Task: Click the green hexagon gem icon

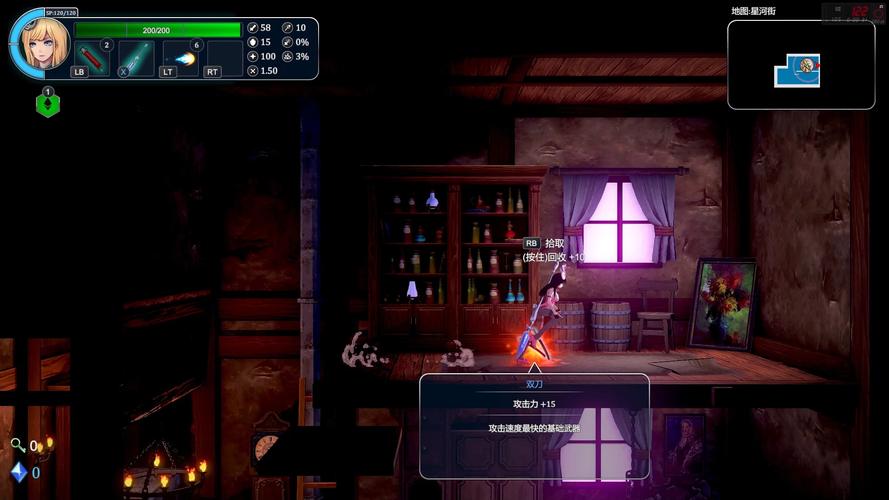Action: point(47,103)
